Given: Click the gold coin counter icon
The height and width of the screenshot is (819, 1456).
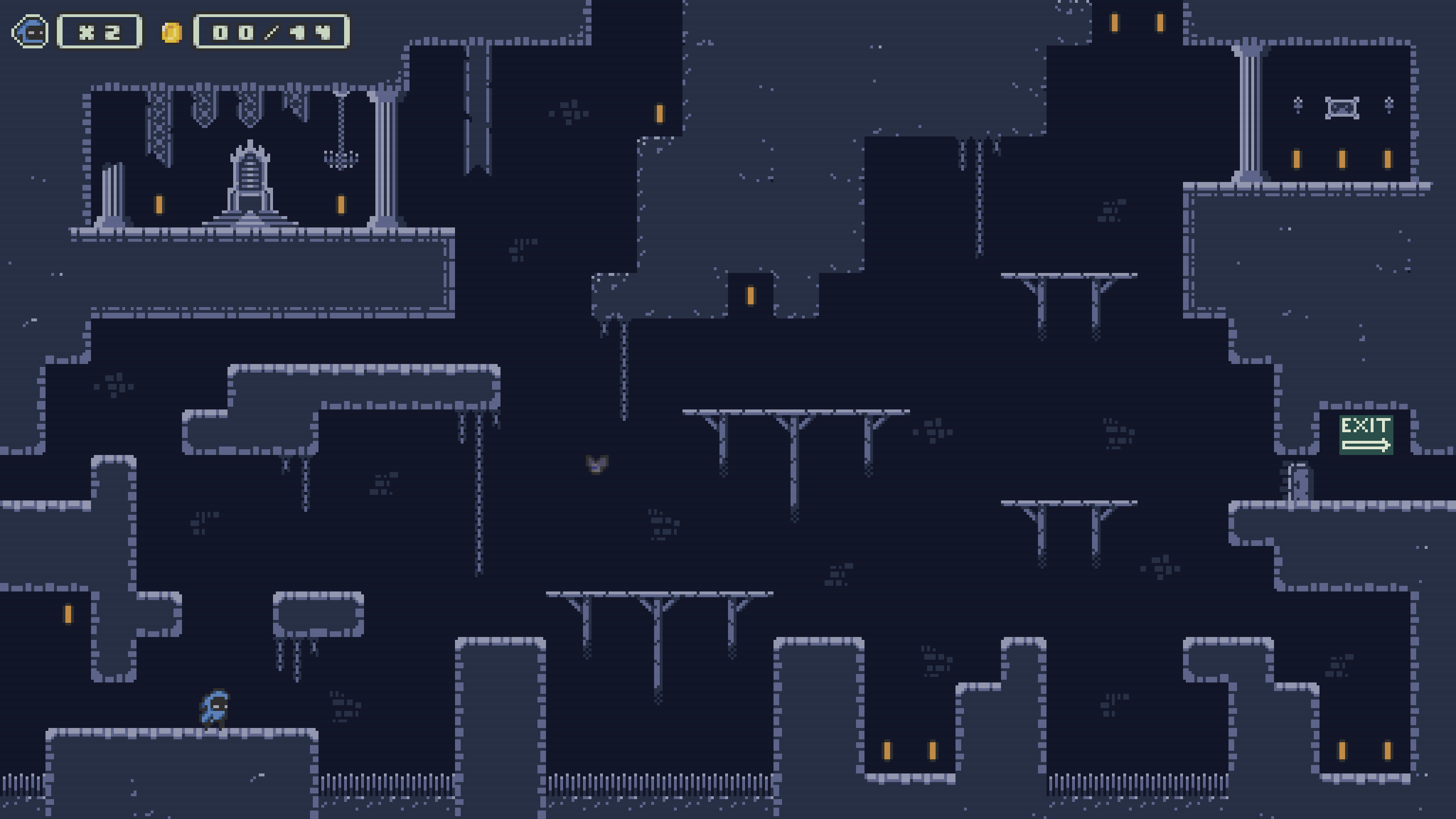Looking at the screenshot, I should [171, 32].
